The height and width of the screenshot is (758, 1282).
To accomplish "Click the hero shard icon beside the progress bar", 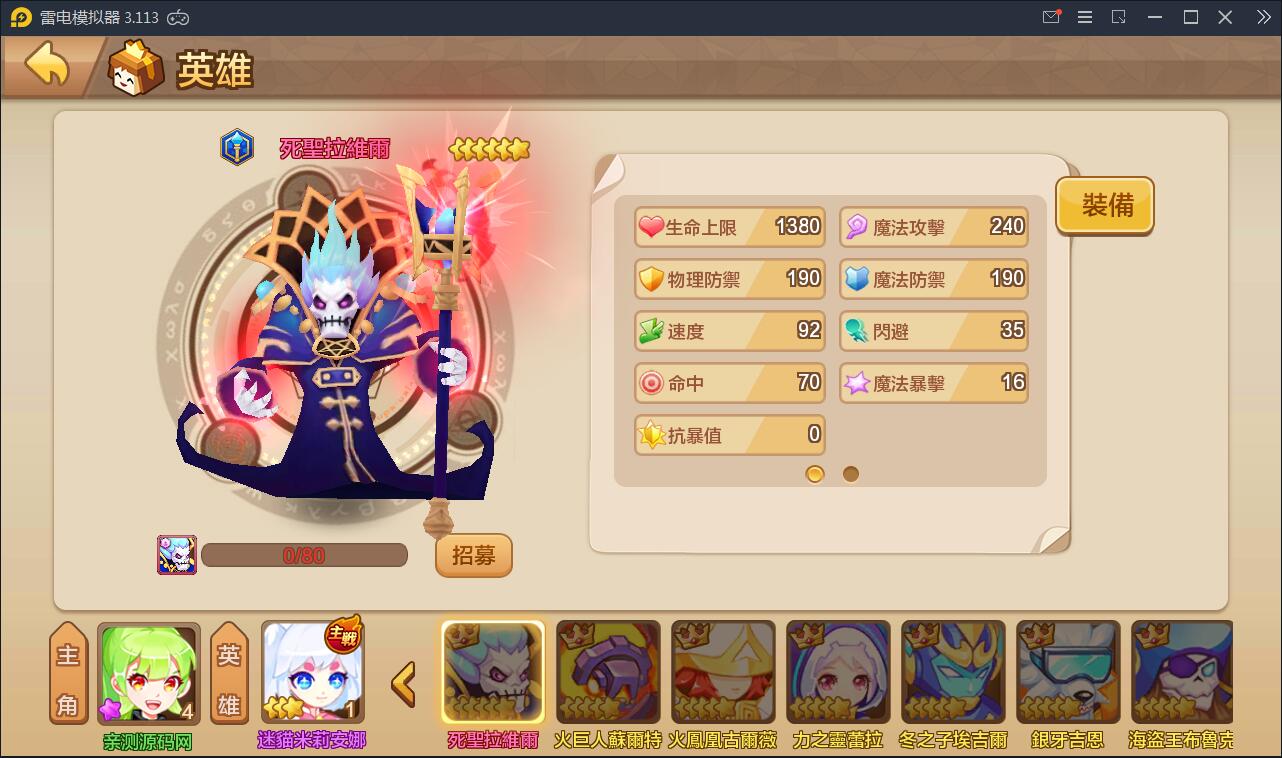I will (x=177, y=554).
